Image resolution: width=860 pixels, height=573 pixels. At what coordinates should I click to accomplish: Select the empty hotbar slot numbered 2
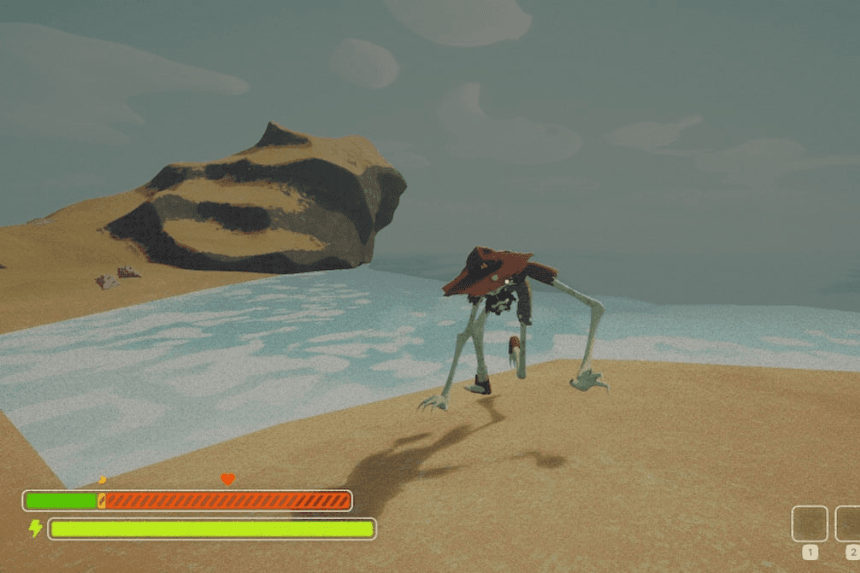coord(849,523)
